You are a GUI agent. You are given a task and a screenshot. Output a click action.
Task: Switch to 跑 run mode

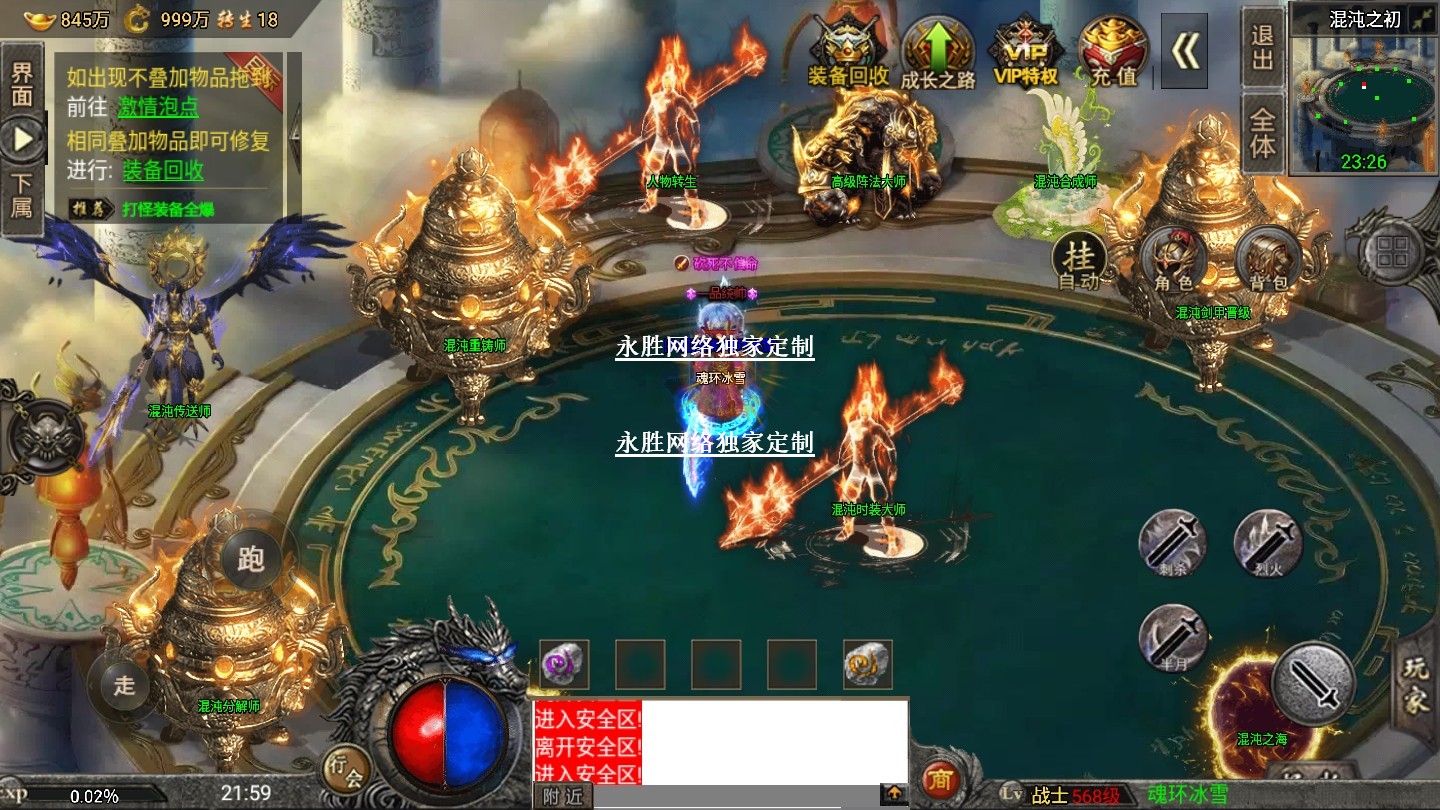click(x=250, y=558)
